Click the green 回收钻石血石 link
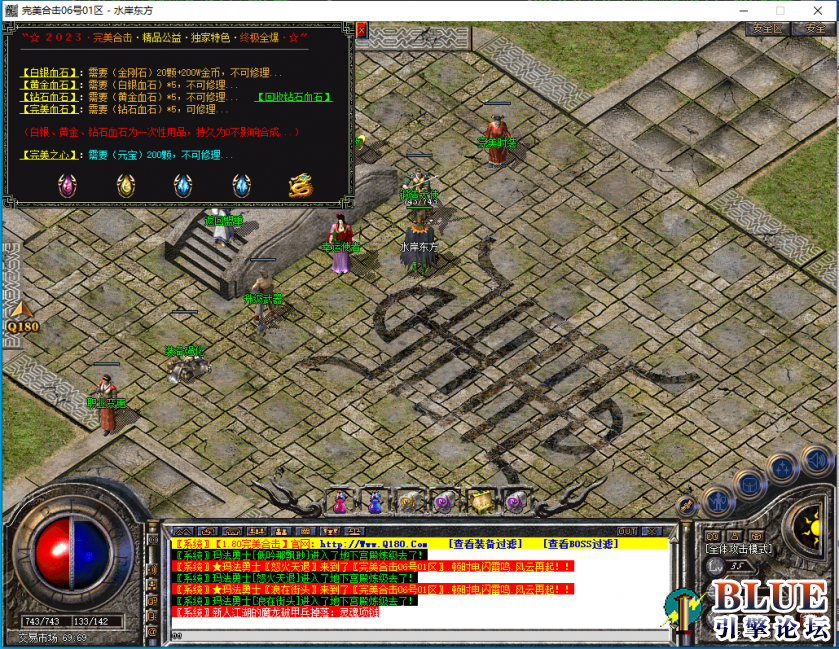The width and height of the screenshot is (839, 649). tap(294, 98)
